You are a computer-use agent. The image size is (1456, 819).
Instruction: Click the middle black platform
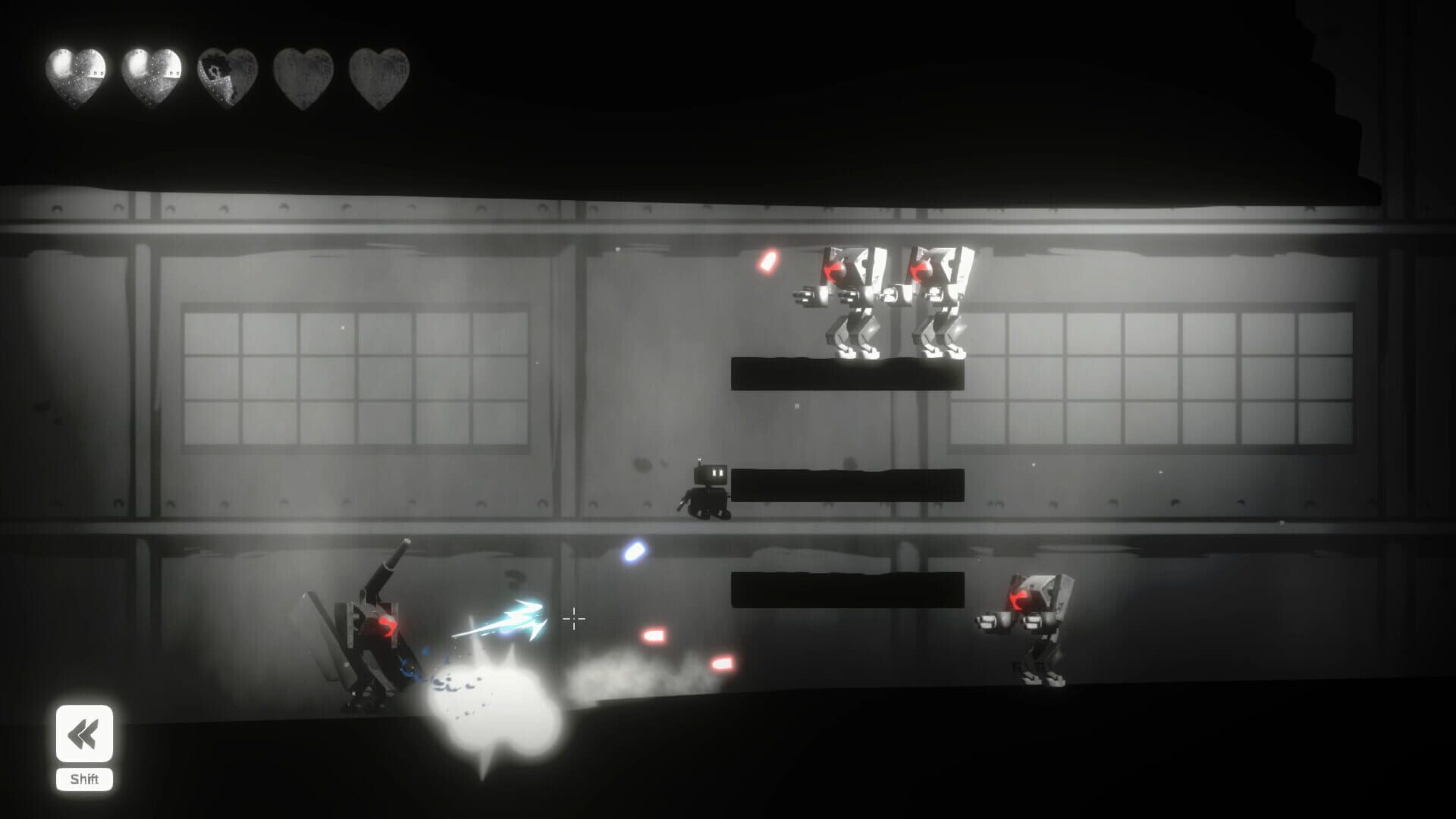(x=849, y=485)
